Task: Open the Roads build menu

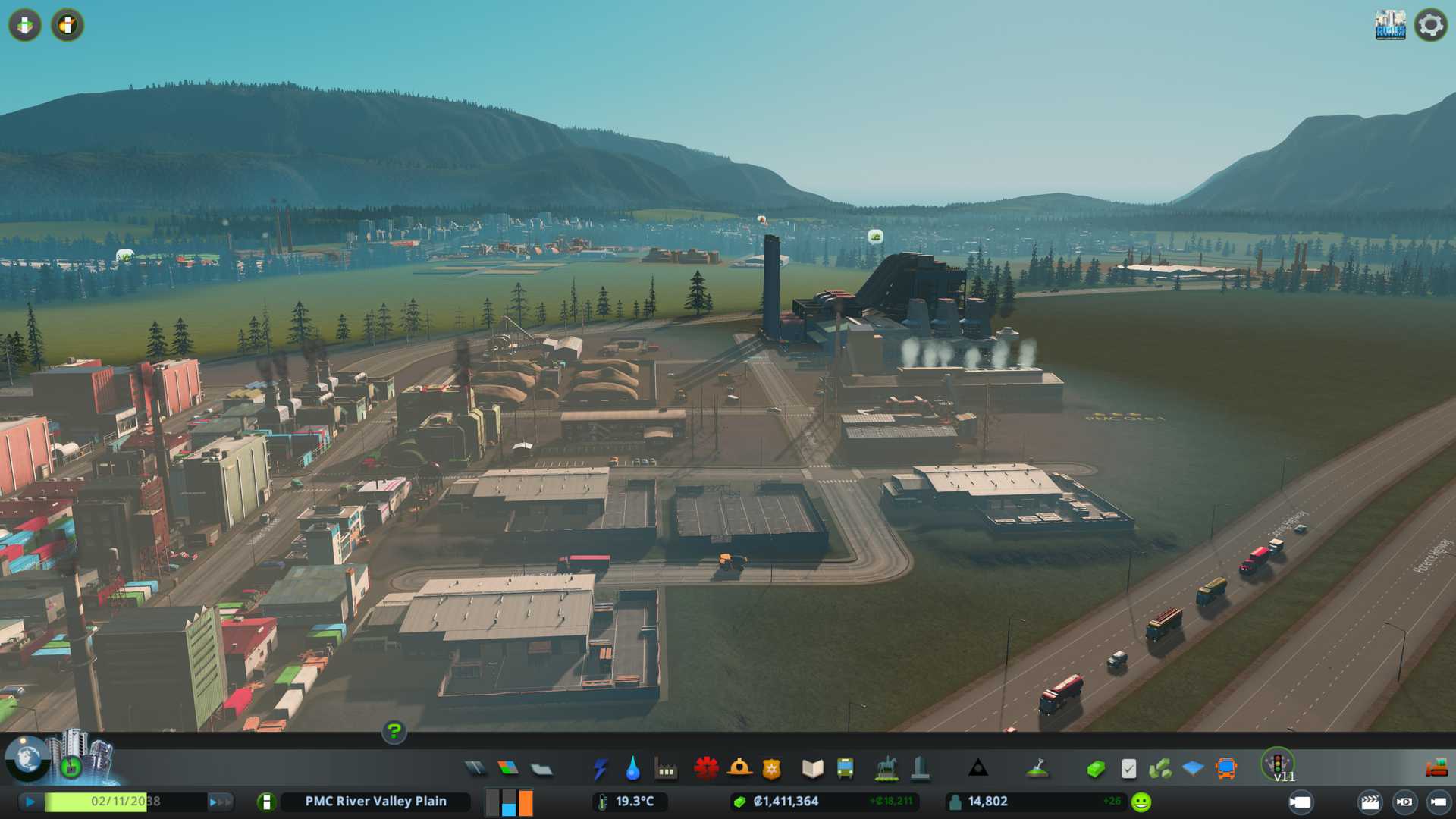Action: (475, 769)
